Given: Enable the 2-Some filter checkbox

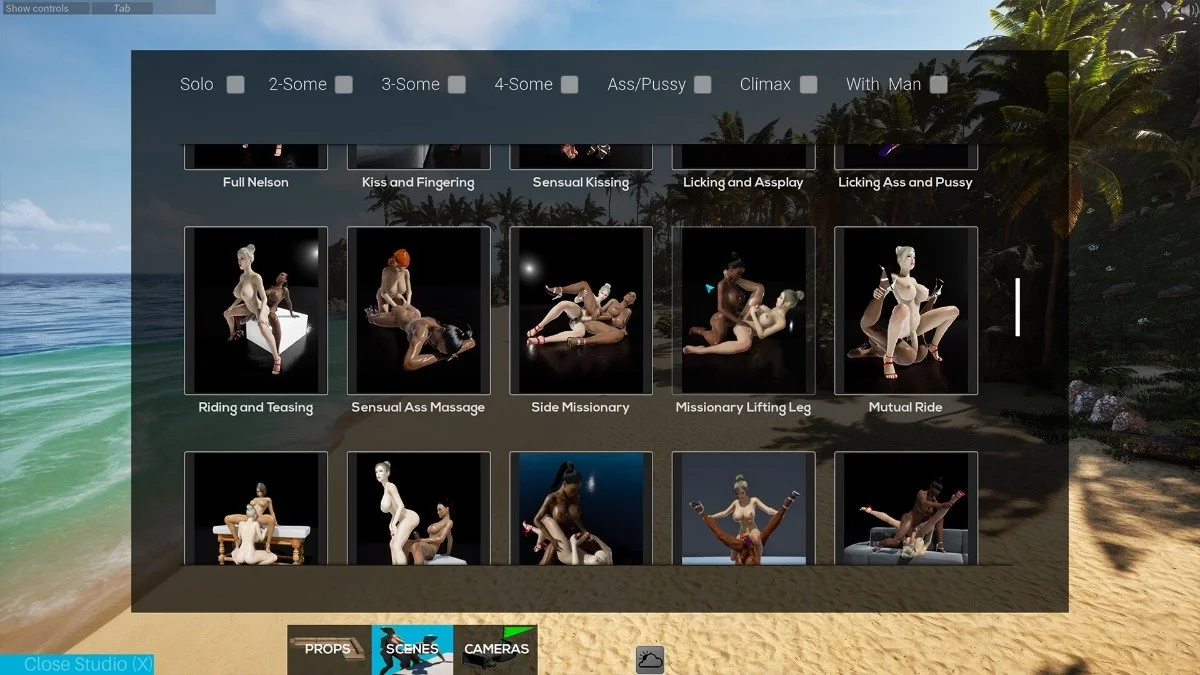Looking at the screenshot, I should 344,85.
